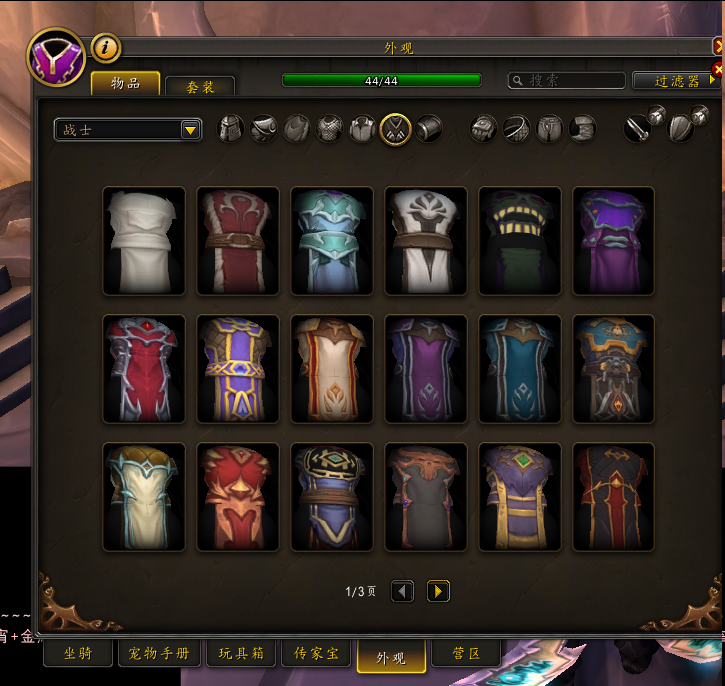
Task: Select the 物品 (Items) tab
Action: click(x=125, y=83)
